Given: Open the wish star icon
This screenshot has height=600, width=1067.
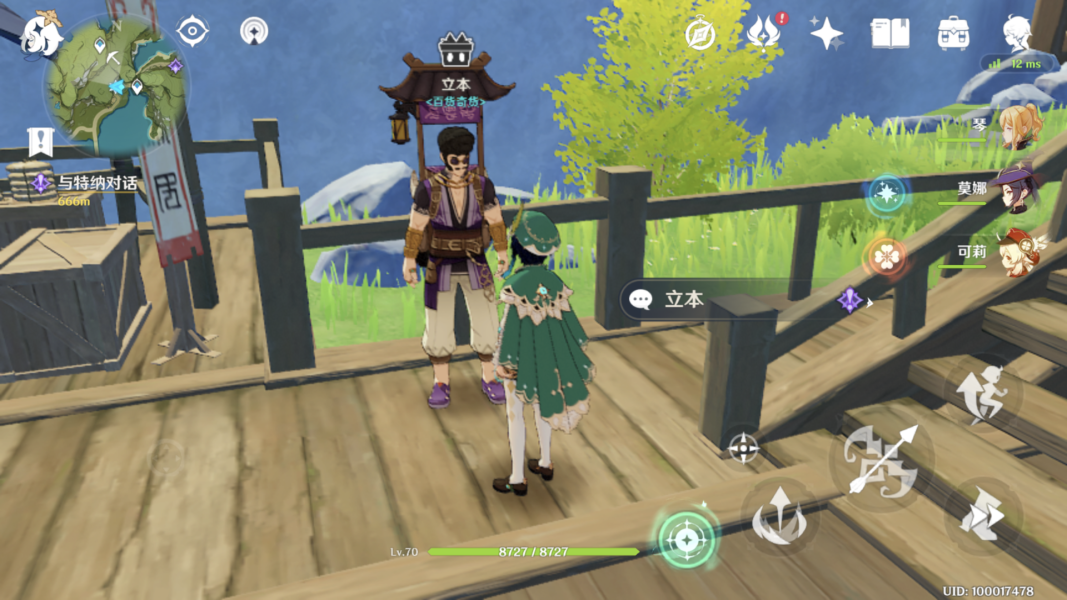Looking at the screenshot, I should pyautogui.click(x=827, y=34).
